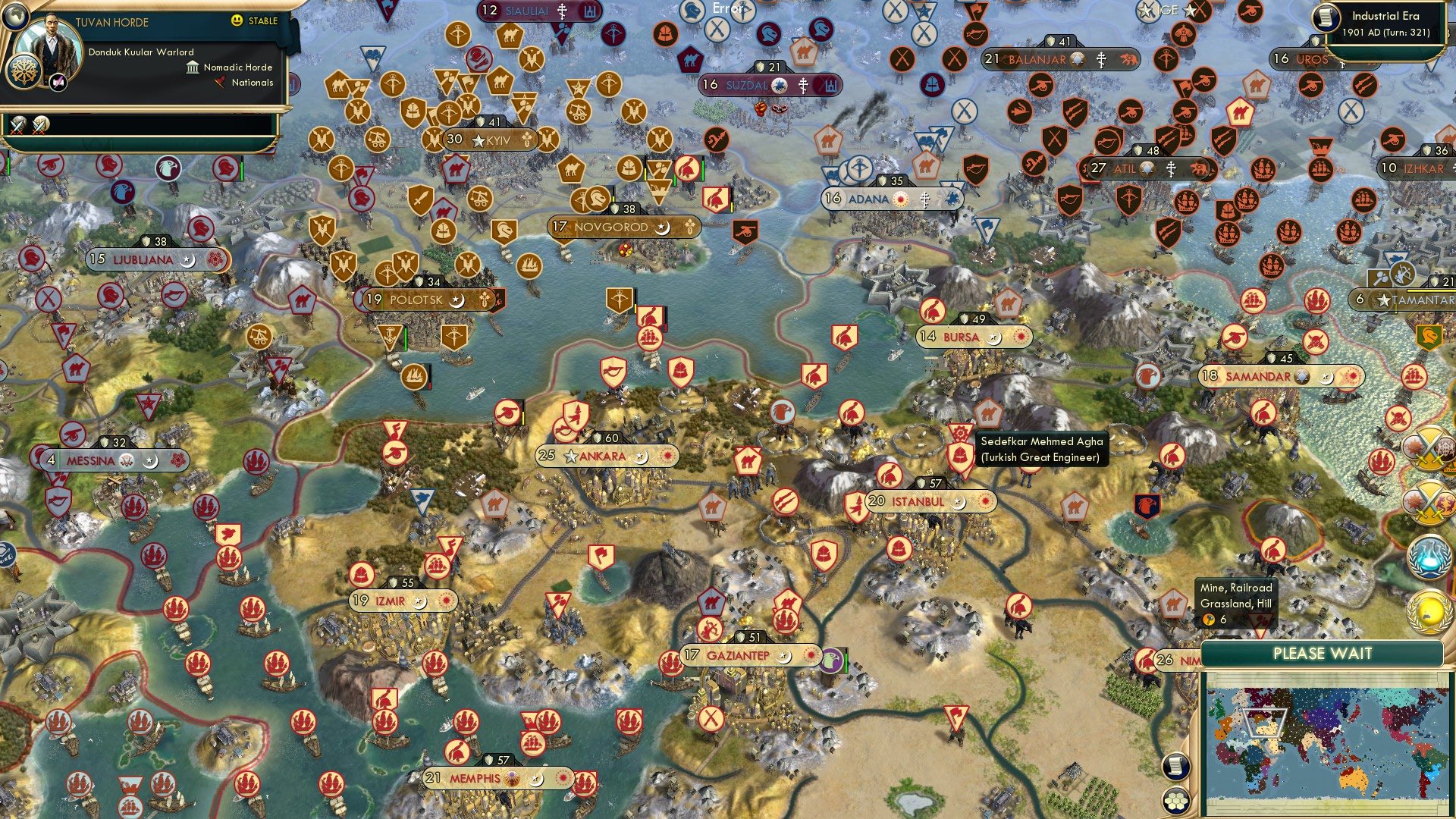Click the scroll icon near the minimap

click(1175, 767)
